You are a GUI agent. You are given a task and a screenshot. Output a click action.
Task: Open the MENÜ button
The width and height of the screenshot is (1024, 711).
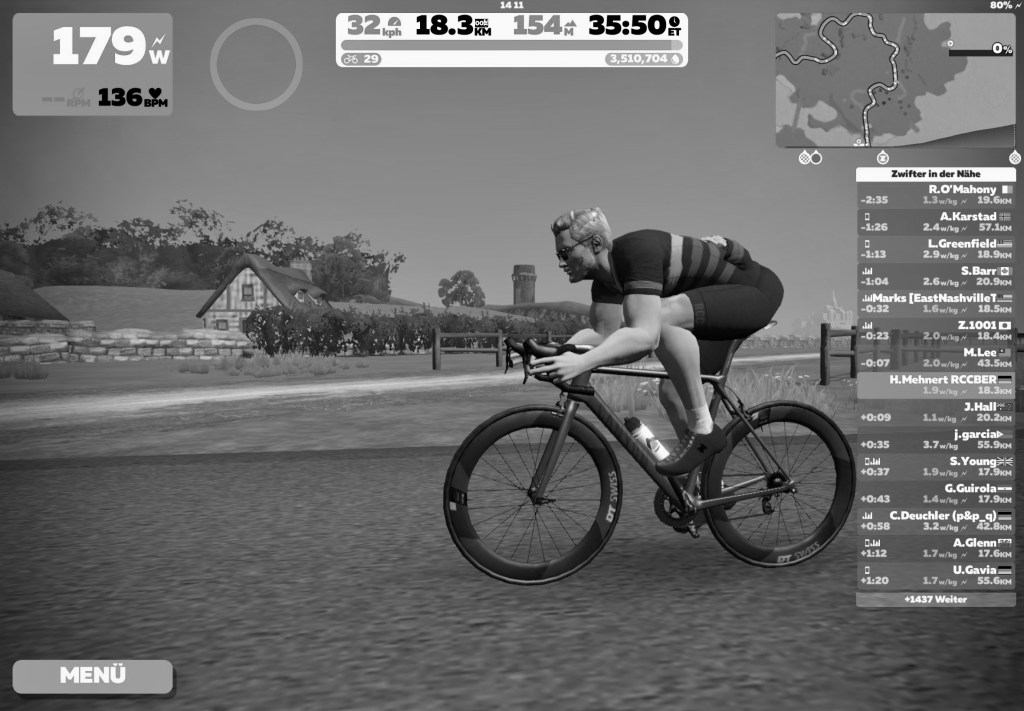pos(92,675)
